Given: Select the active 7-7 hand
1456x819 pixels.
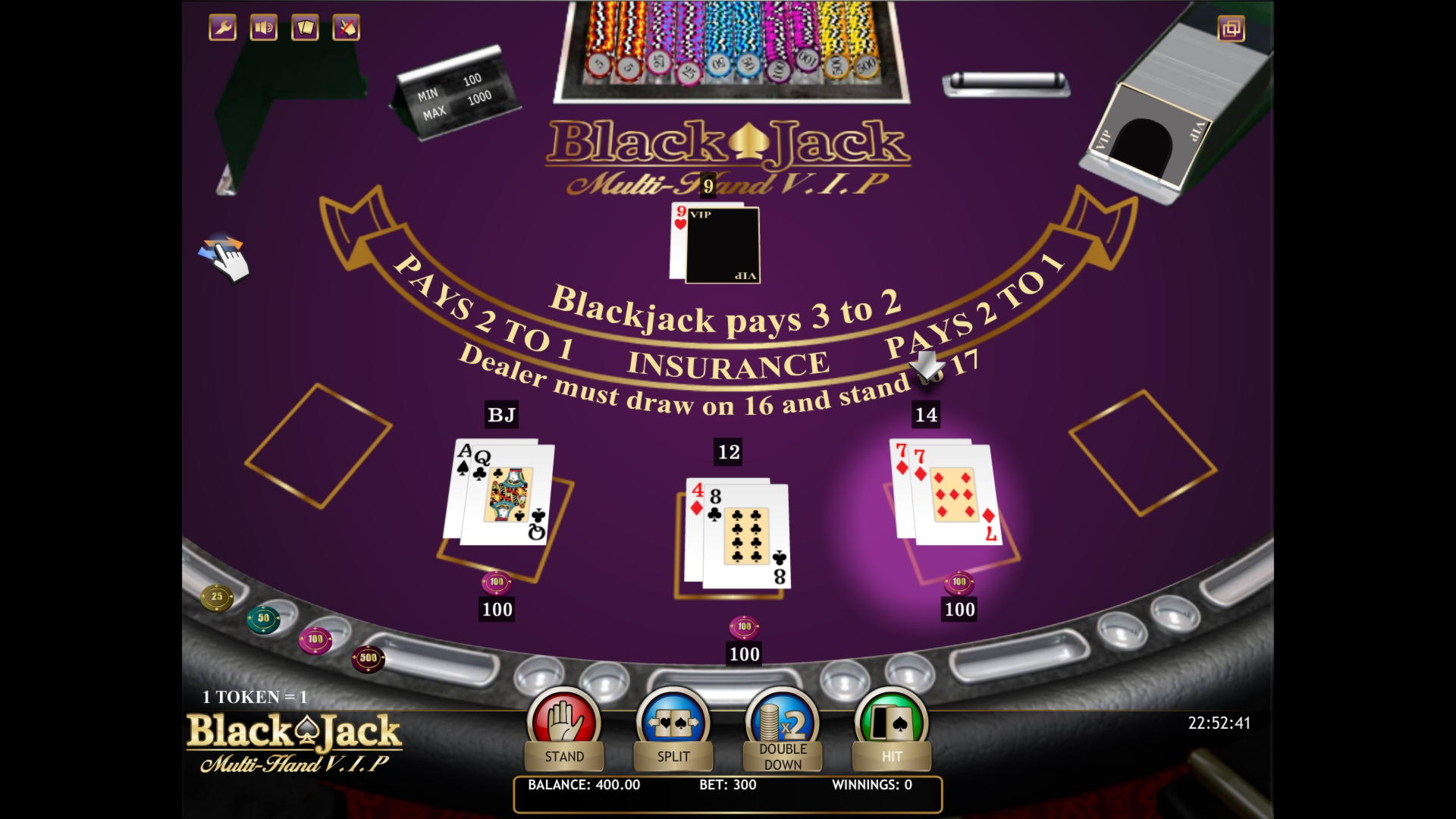Looking at the screenshot, I should point(946,493).
